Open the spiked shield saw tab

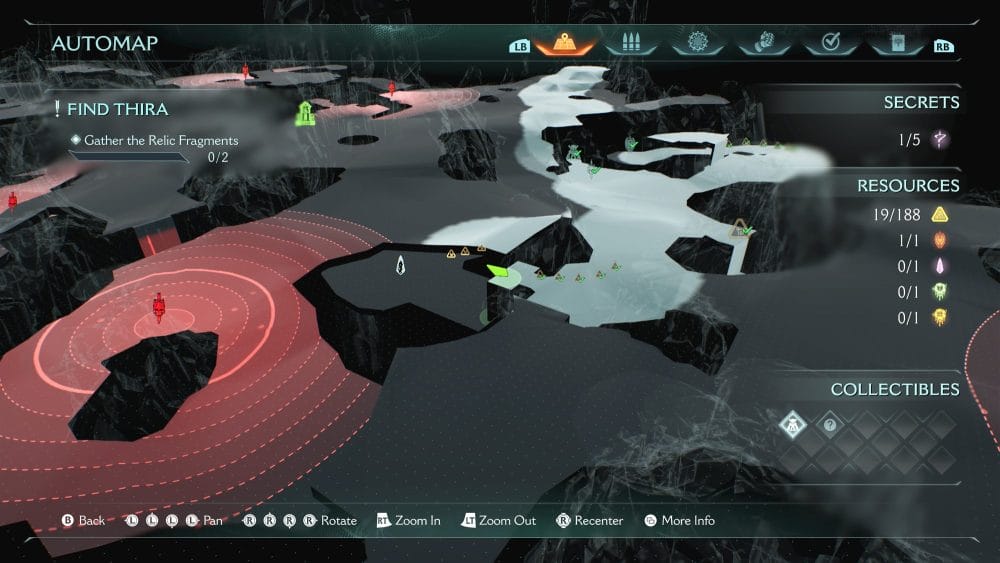pos(693,44)
